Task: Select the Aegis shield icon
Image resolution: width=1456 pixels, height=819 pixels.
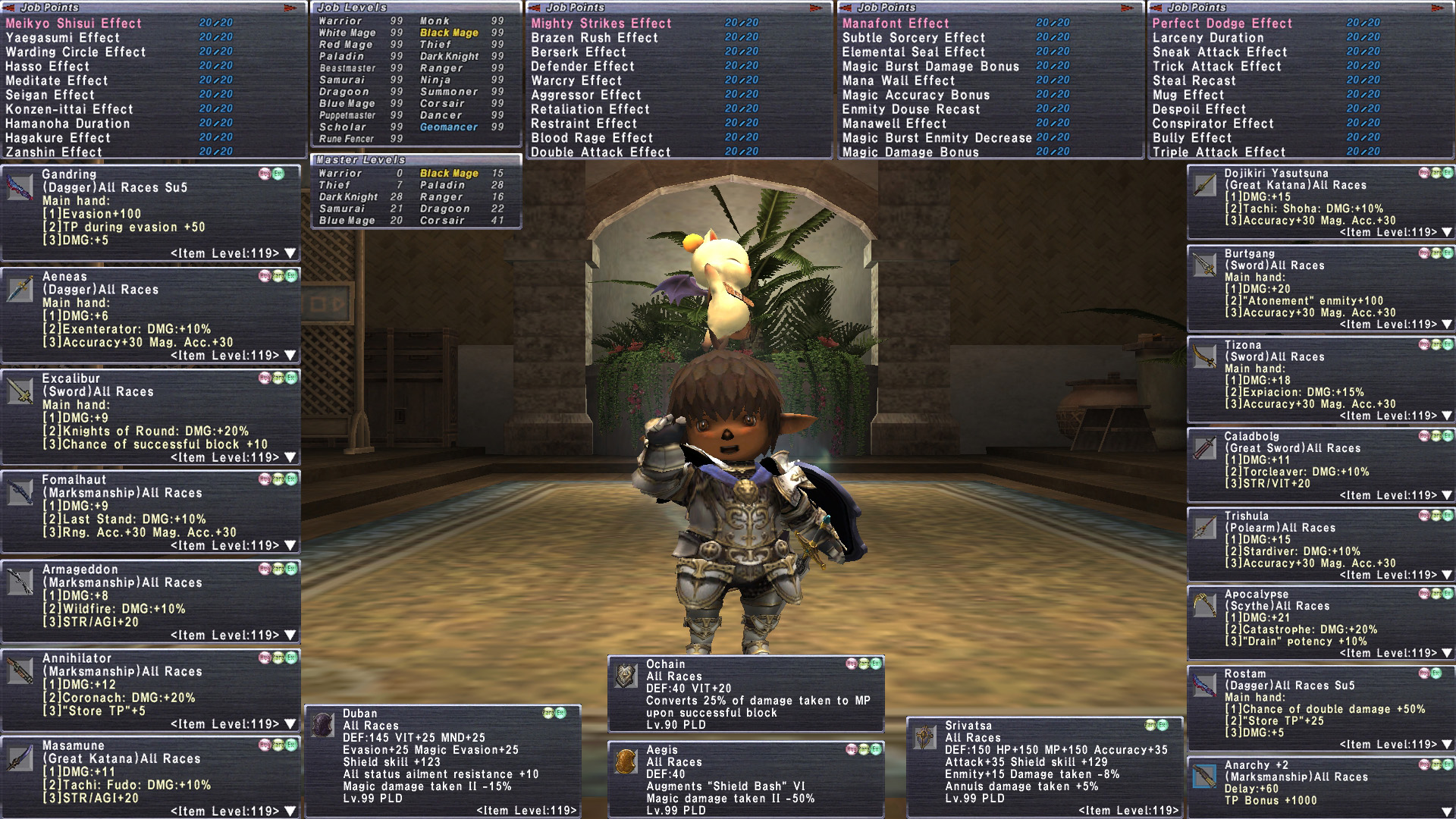Action: 626,761
